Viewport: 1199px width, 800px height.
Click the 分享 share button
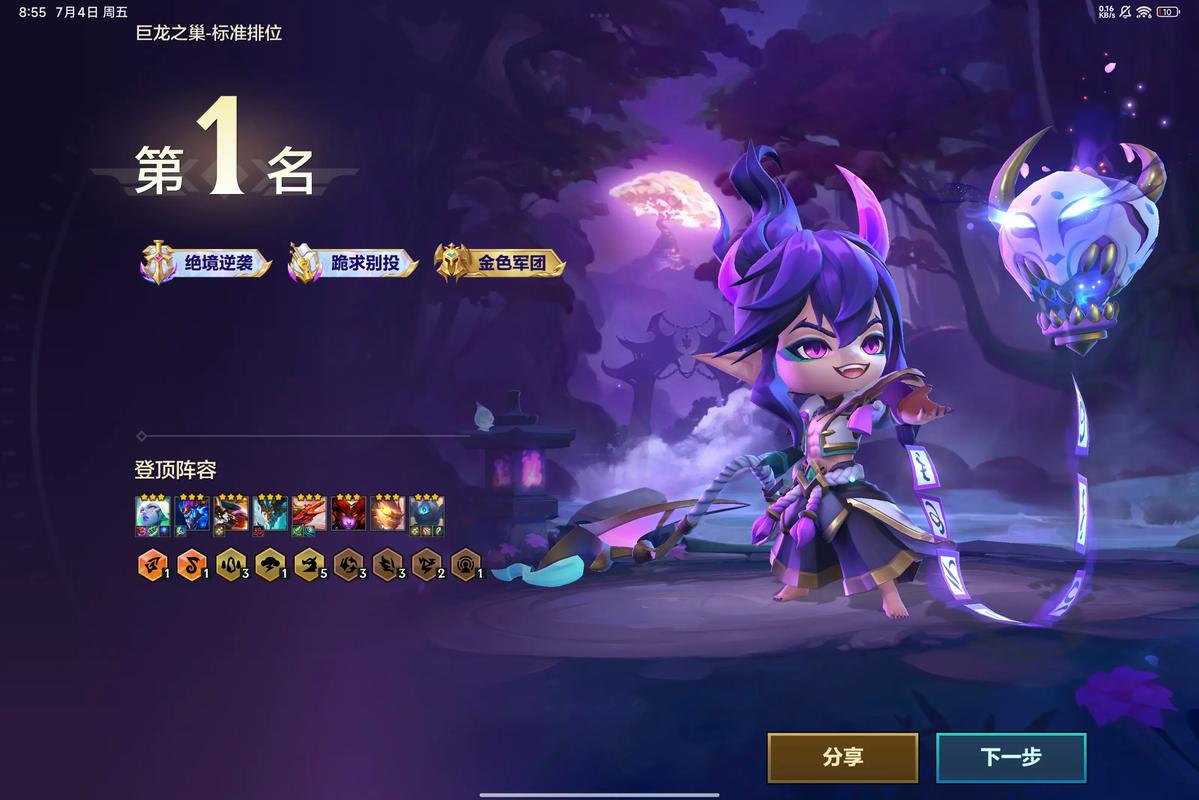[842, 758]
